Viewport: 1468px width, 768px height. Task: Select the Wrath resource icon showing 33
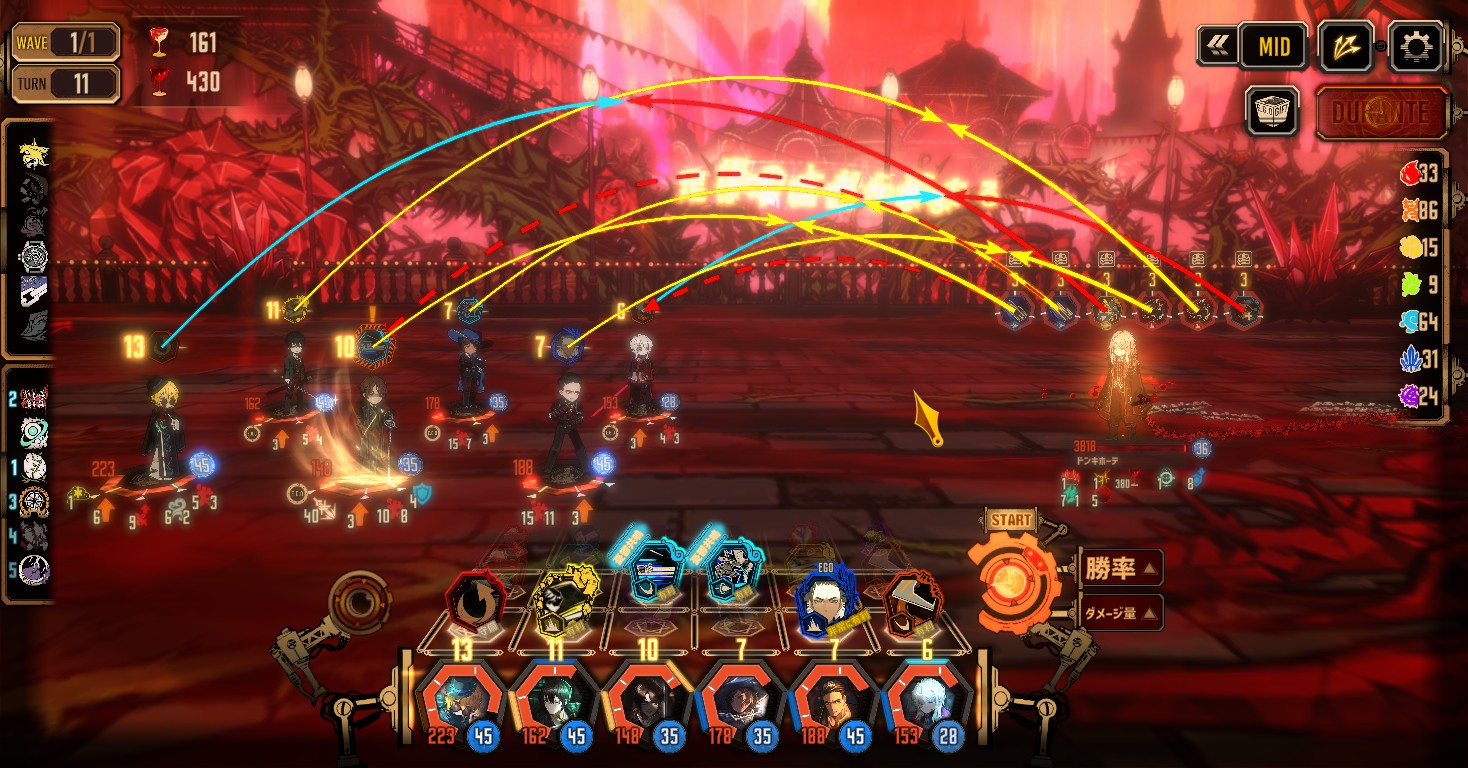click(x=1412, y=174)
